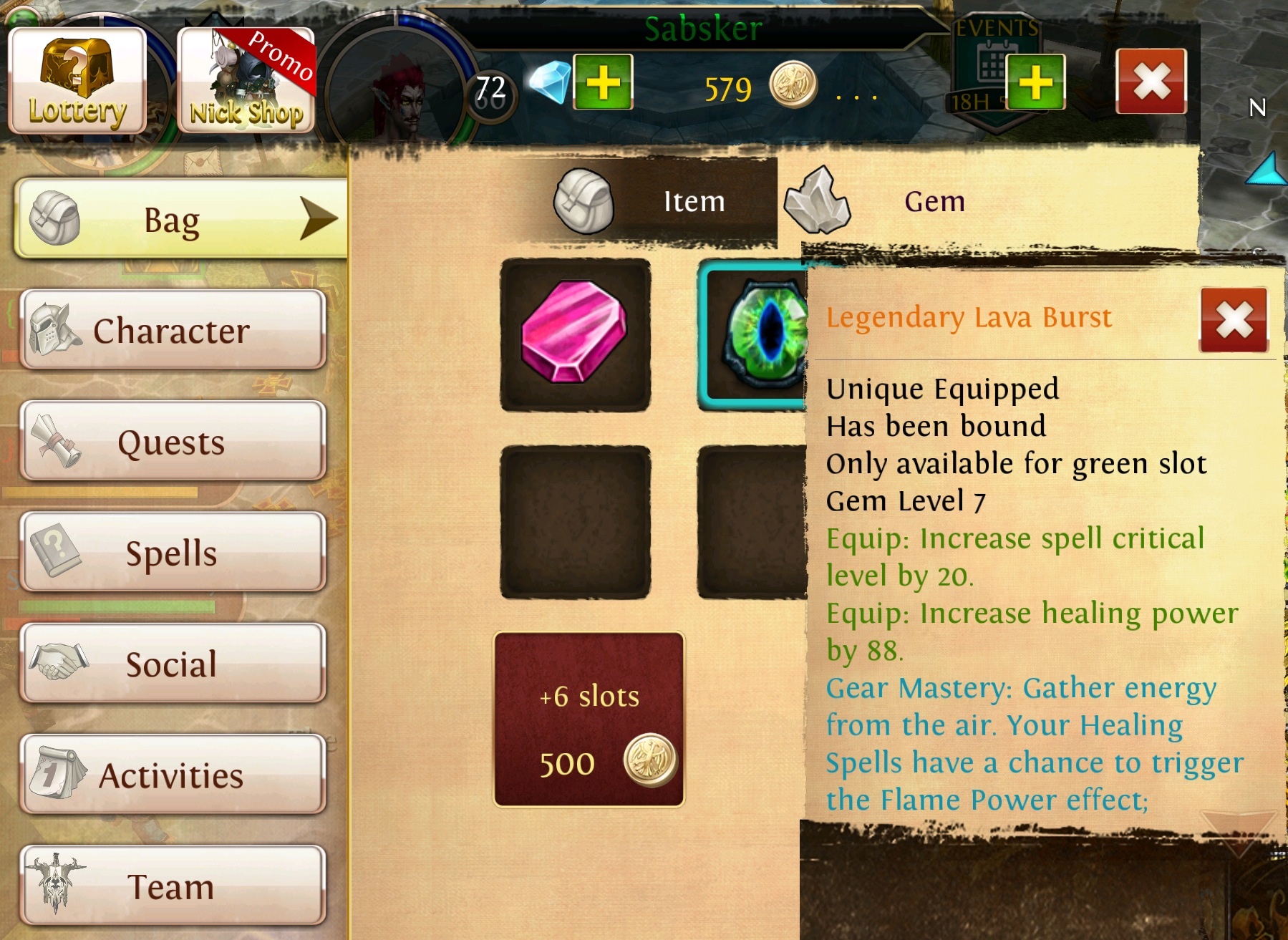Viewport: 1288px width, 940px height.
Task: Open the Events calendar
Action: pos(990,64)
